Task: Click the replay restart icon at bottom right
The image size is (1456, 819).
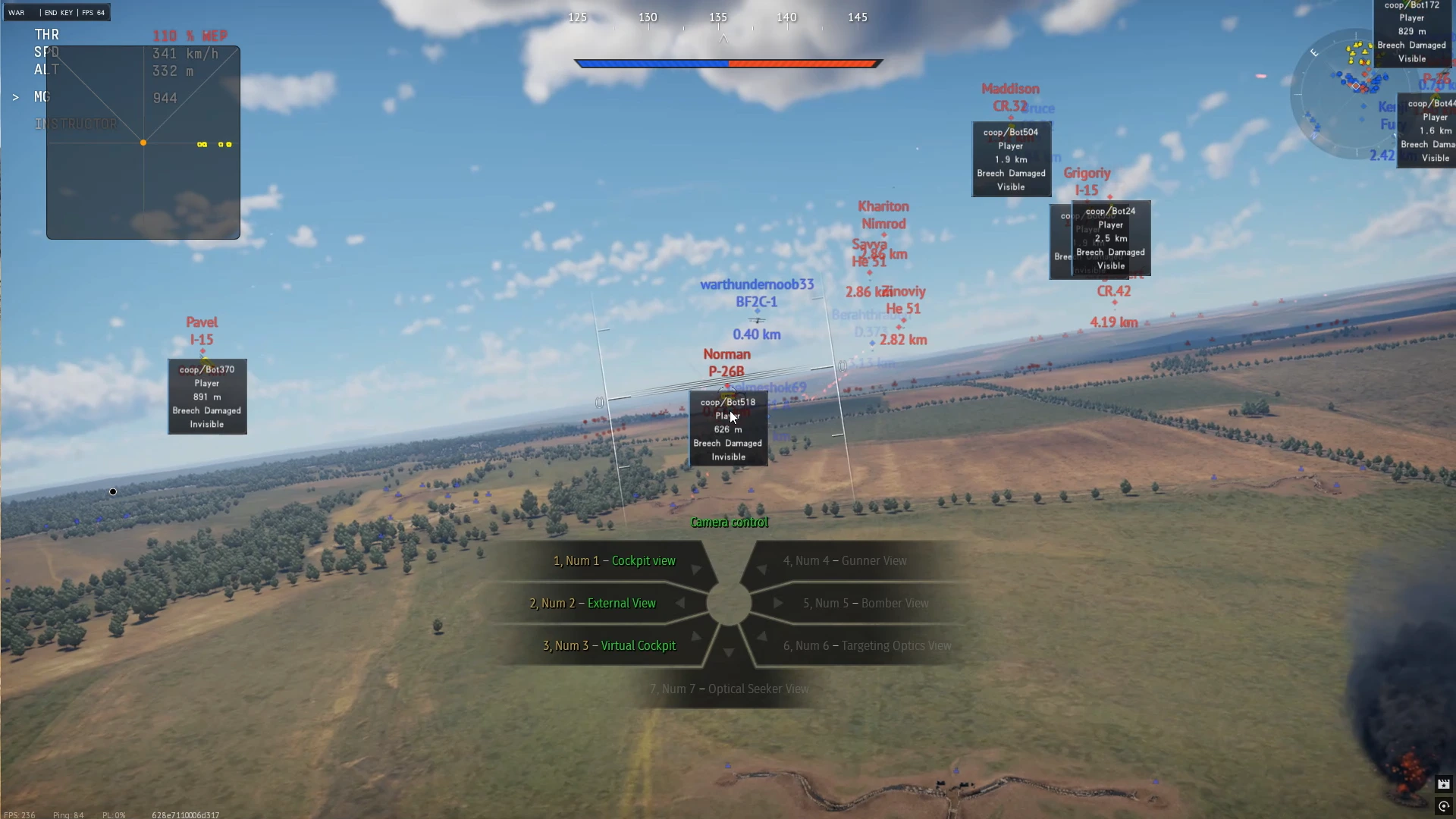Action: (1444, 807)
